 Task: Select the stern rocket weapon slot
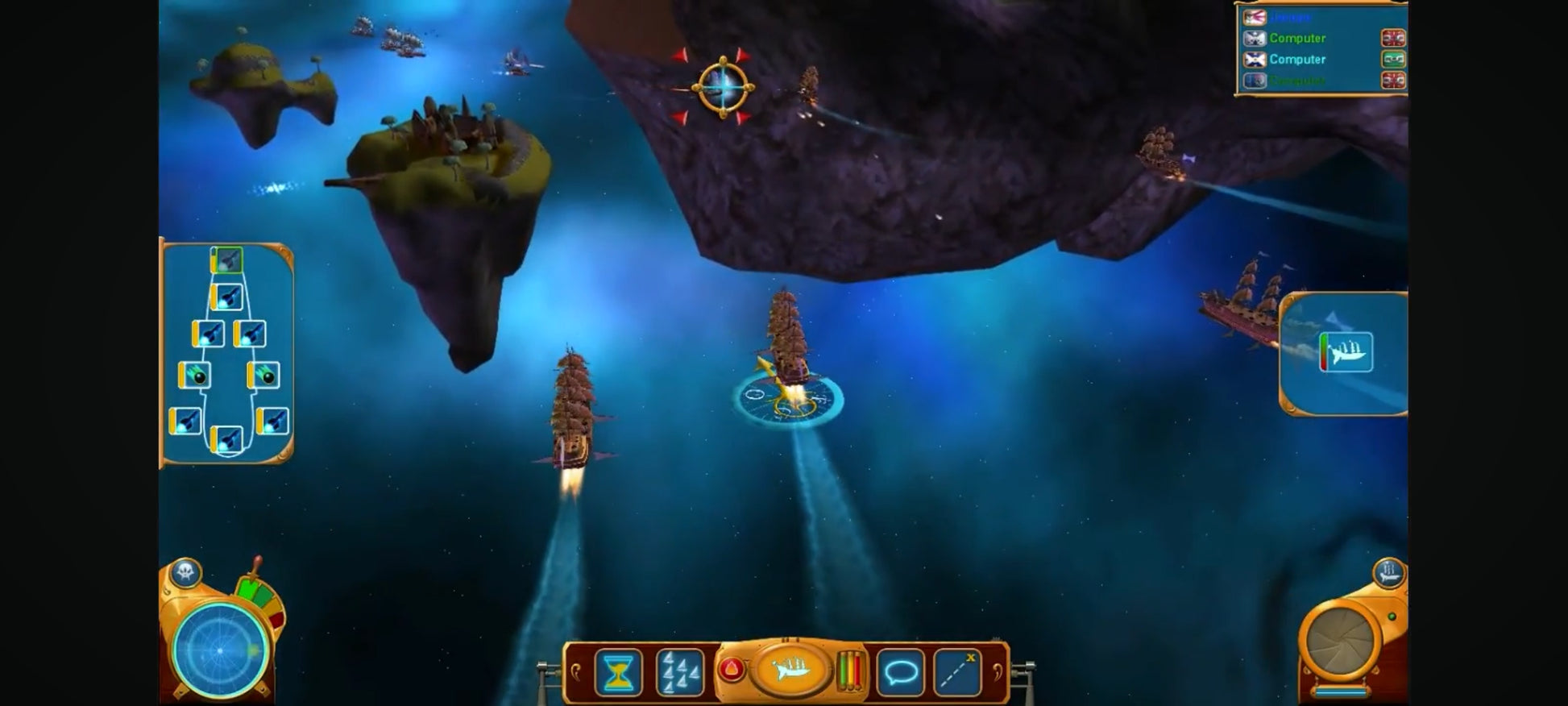point(226,440)
